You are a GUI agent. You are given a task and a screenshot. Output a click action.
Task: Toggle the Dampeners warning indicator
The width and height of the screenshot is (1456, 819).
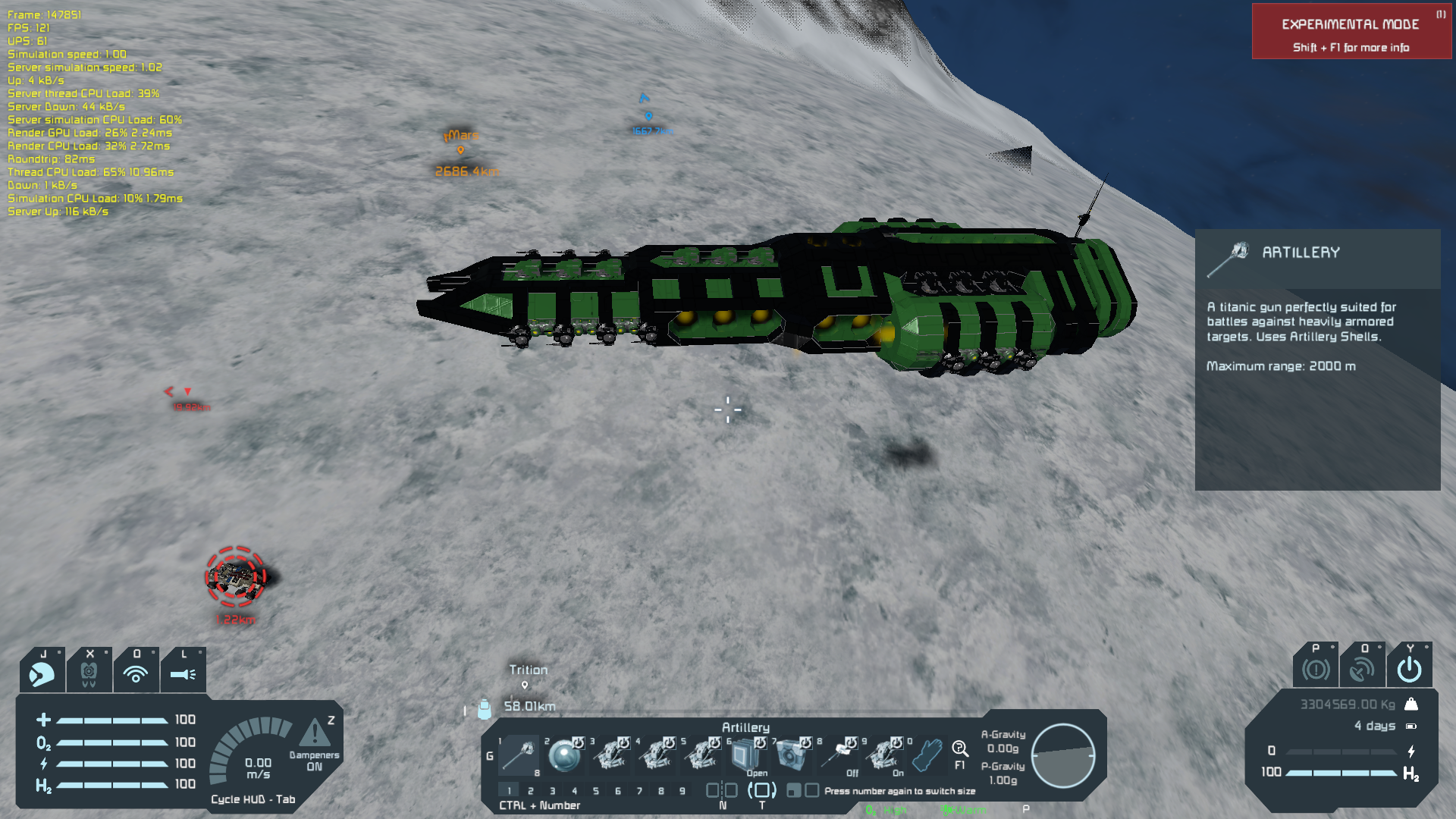click(x=314, y=733)
